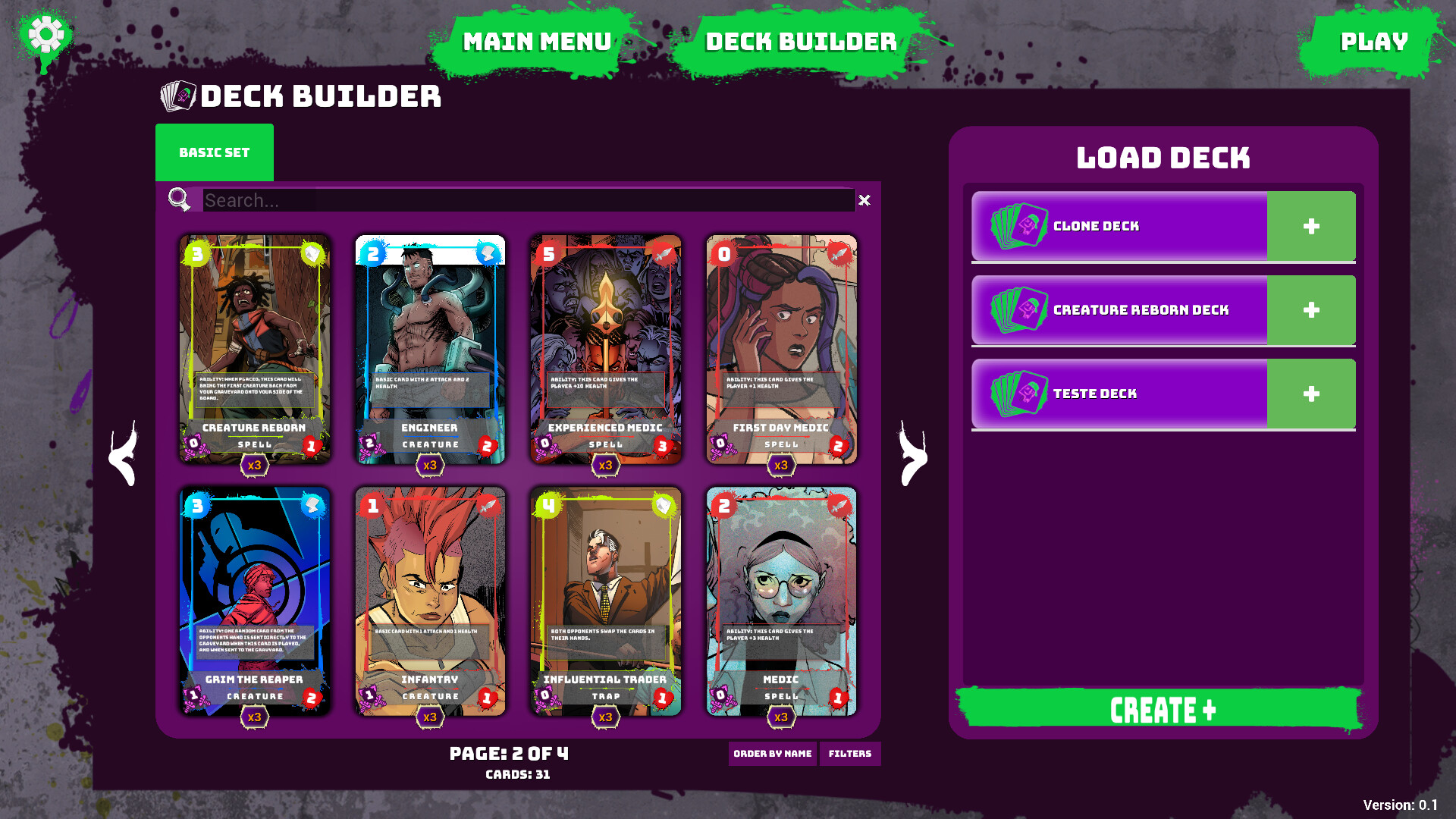Click inside the card search field
This screenshot has height=819, width=1456.
click(455, 200)
